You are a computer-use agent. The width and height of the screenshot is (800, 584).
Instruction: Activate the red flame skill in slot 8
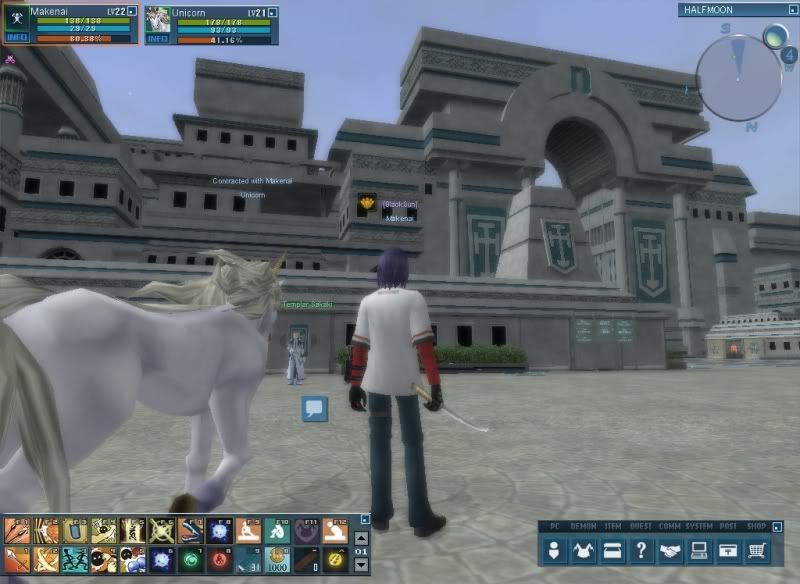[217, 559]
